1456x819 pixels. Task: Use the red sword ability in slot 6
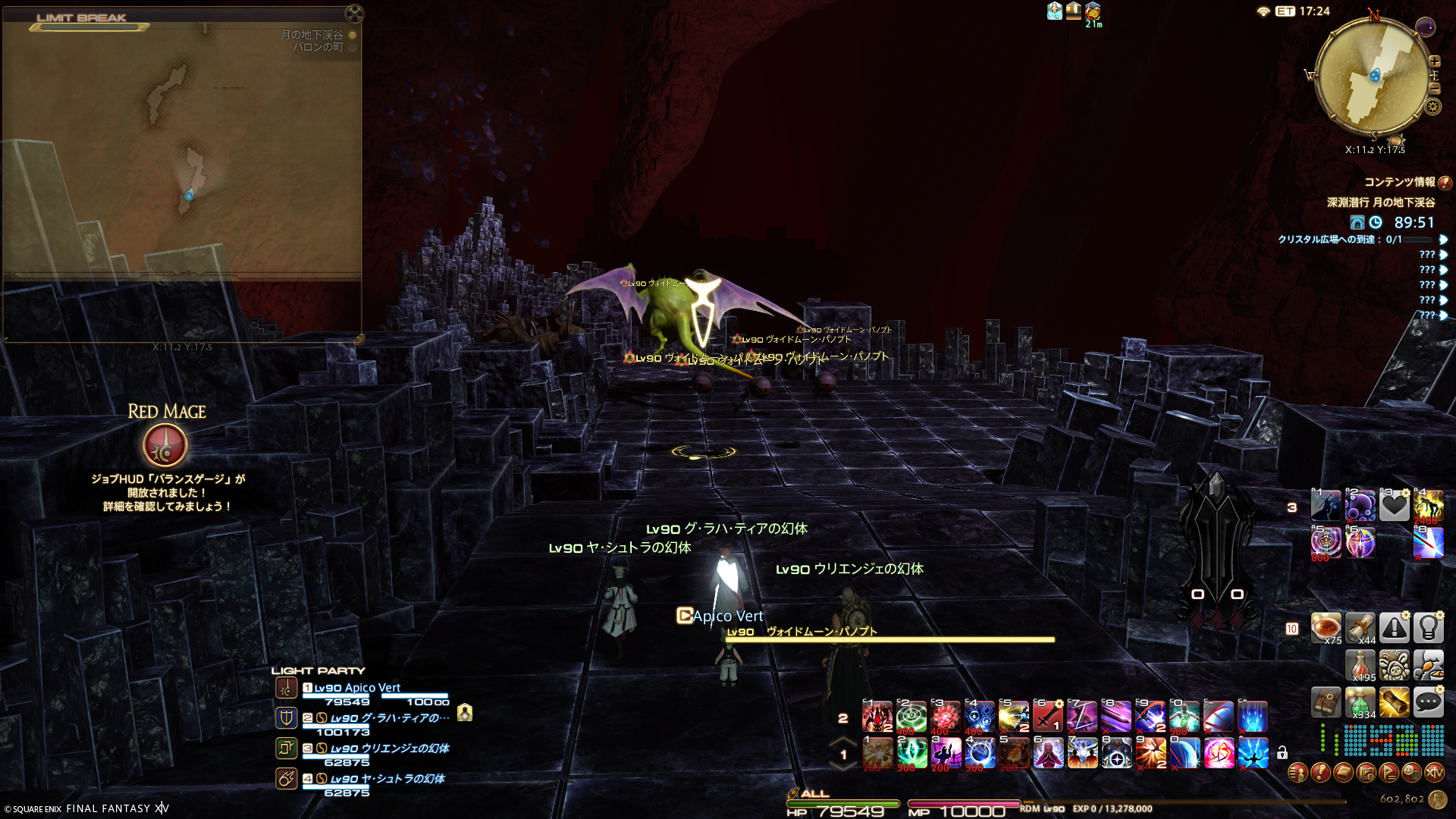click(1048, 717)
